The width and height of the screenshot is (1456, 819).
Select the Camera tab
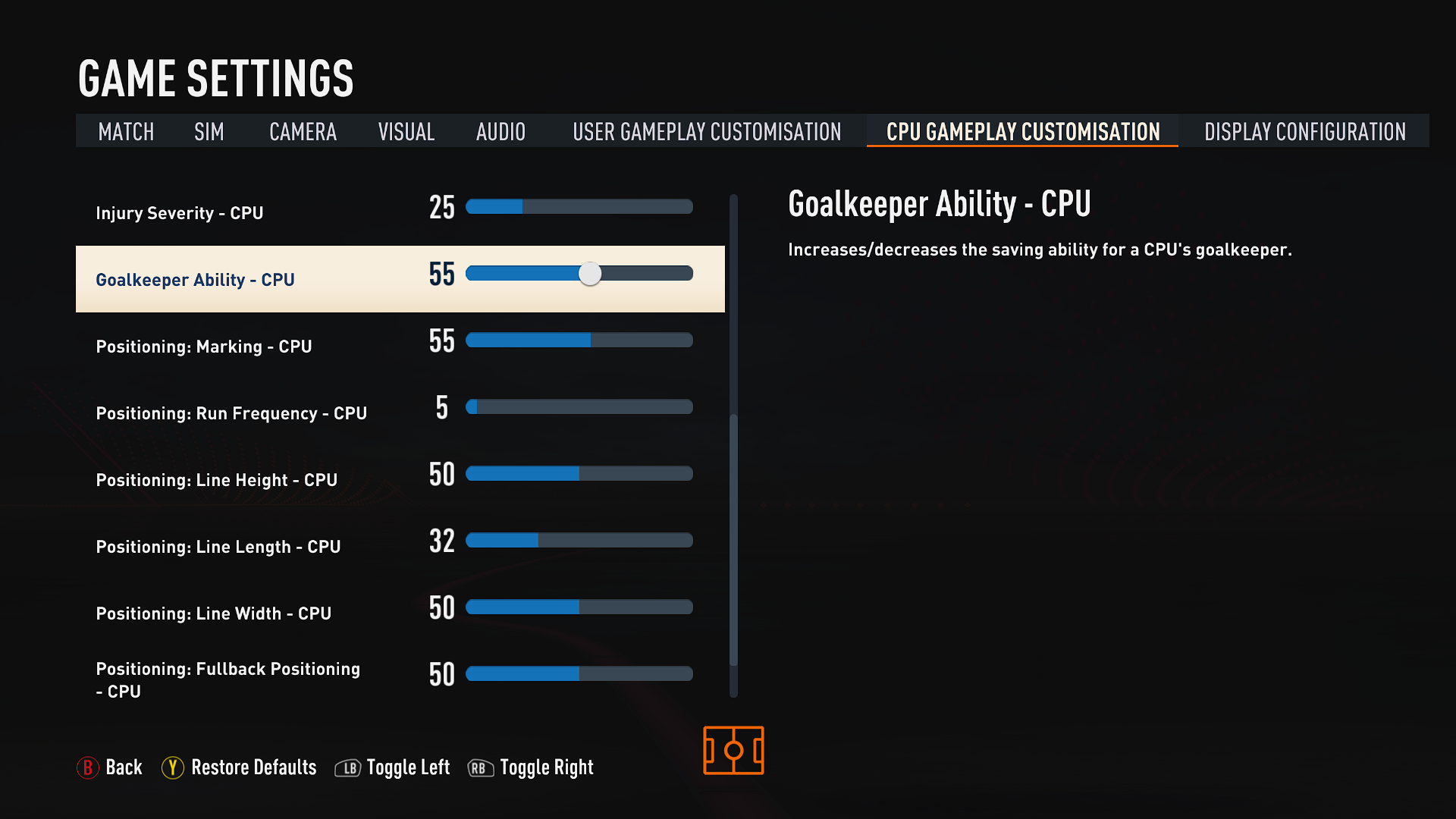click(303, 131)
